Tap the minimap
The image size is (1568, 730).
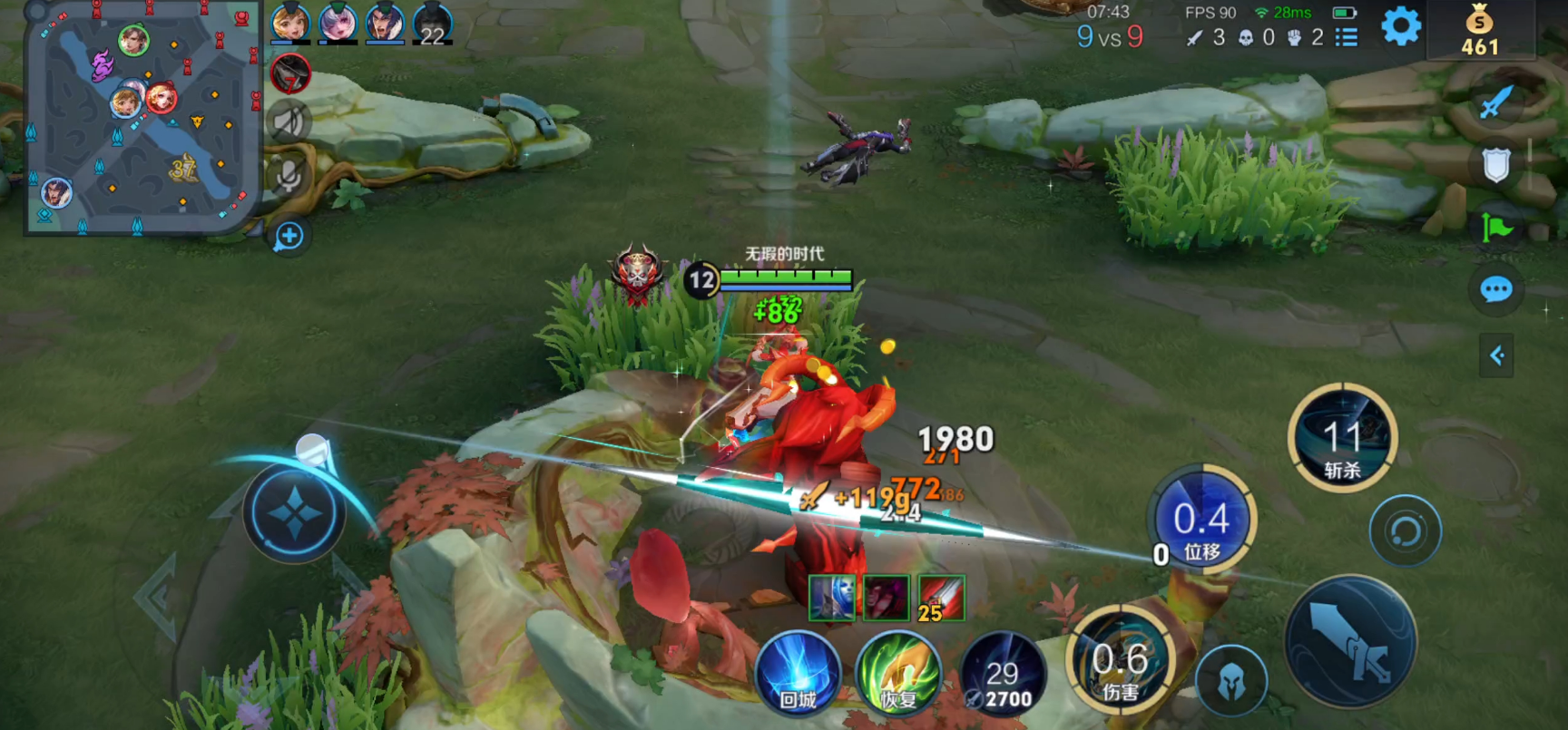point(141,118)
